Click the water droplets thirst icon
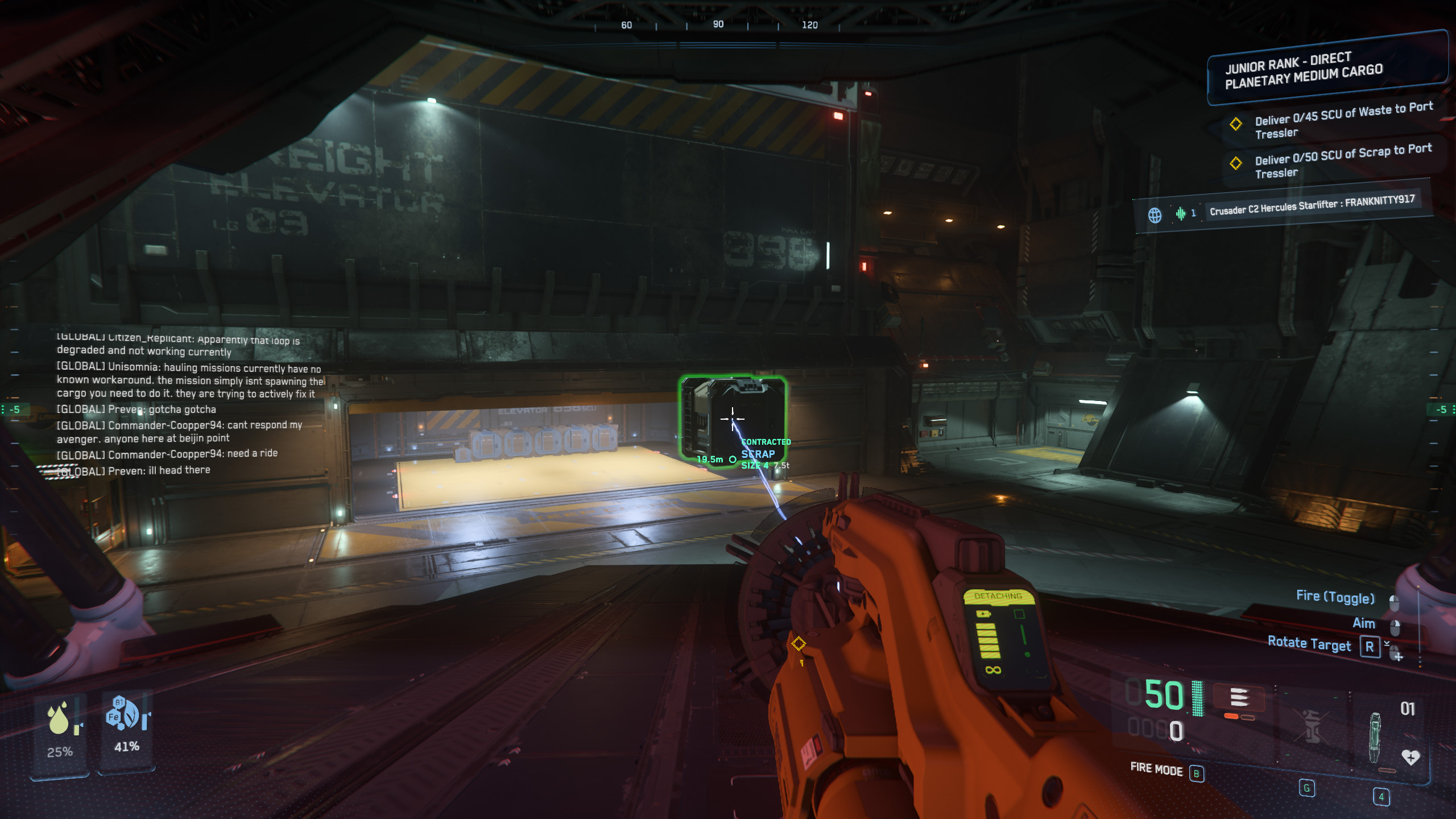 click(x=59, y=718)
